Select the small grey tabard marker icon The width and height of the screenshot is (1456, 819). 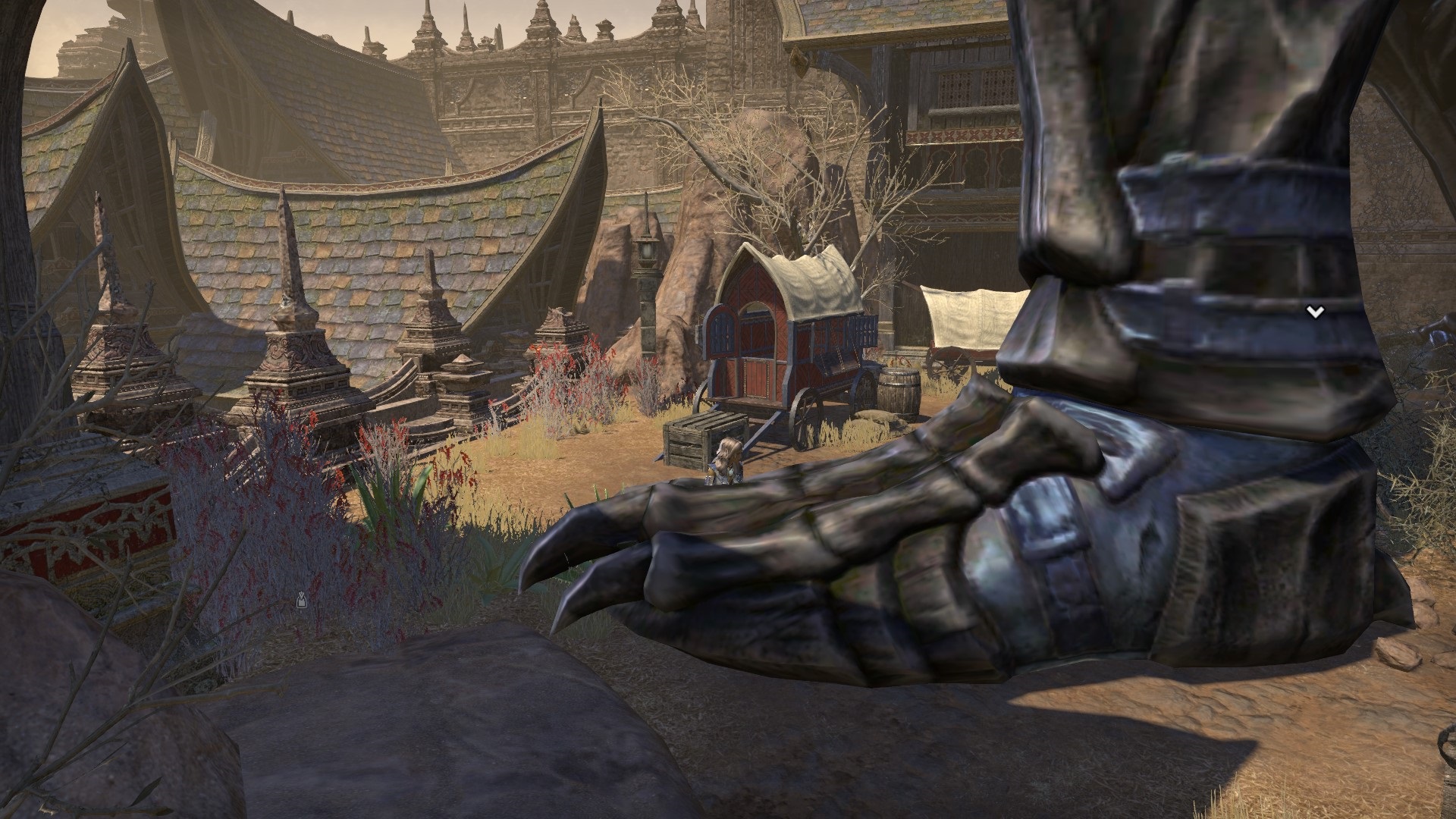(301, 599)
